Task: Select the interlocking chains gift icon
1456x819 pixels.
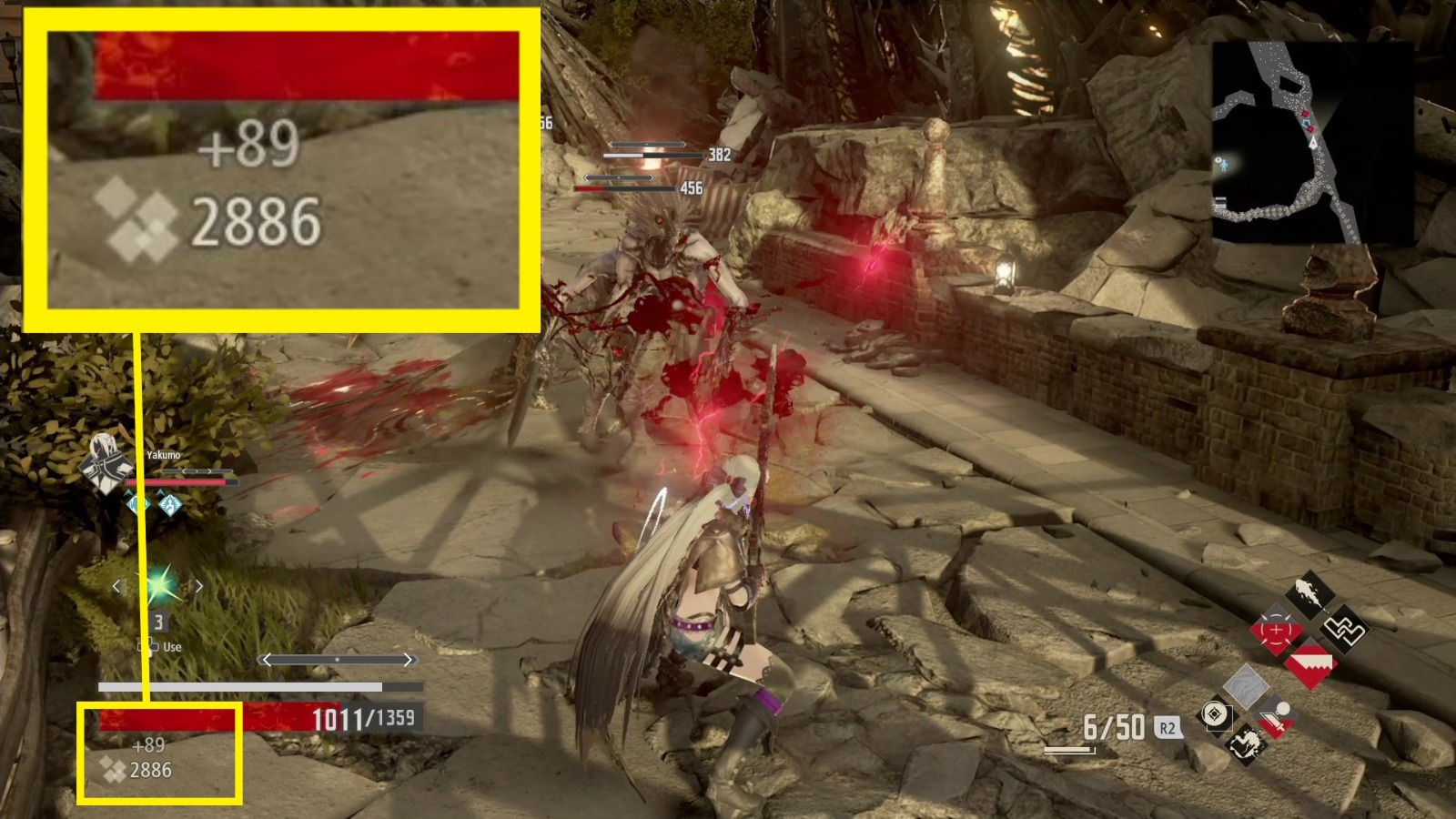Action: click(x=1345, y=630)
